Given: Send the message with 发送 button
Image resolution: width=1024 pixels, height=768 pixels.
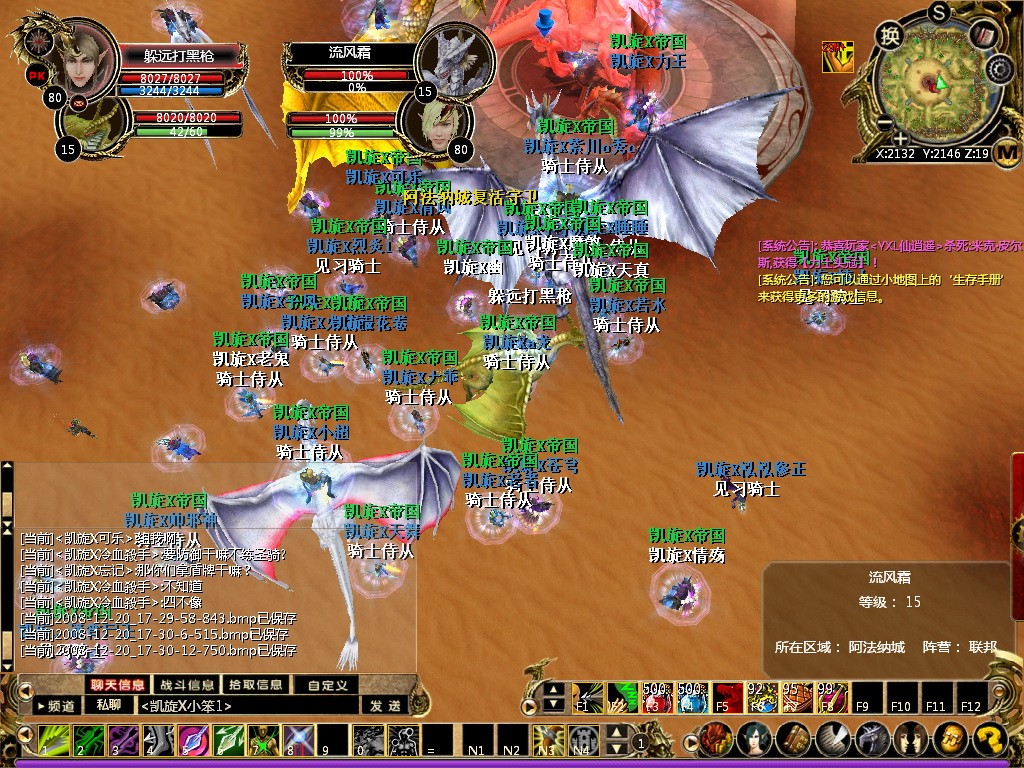Looking at the screenshot, I should pos(385,706).
